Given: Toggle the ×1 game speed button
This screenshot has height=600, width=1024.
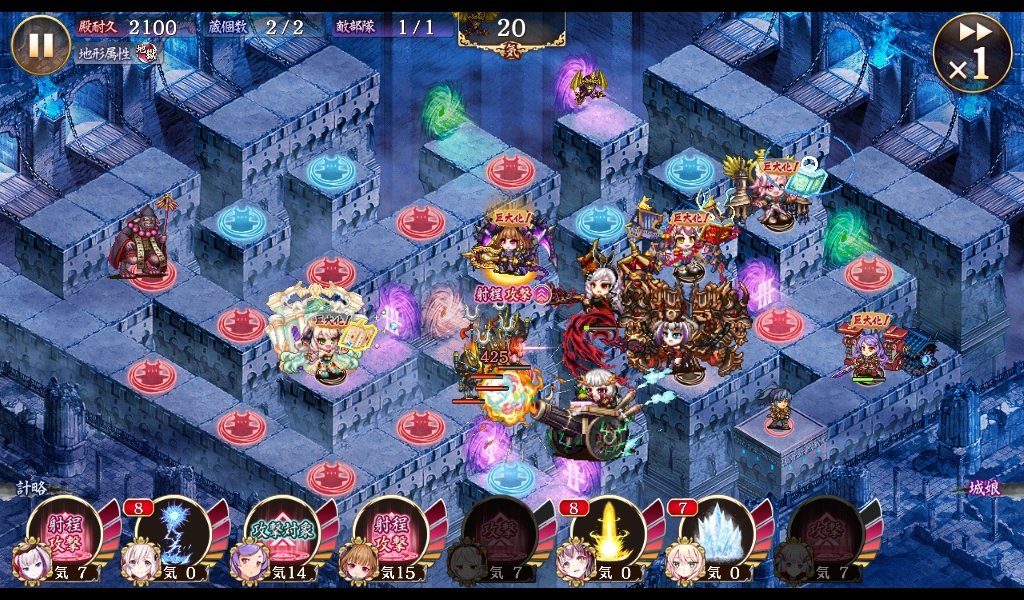Looking at the screenshot, I should point(972,54).
